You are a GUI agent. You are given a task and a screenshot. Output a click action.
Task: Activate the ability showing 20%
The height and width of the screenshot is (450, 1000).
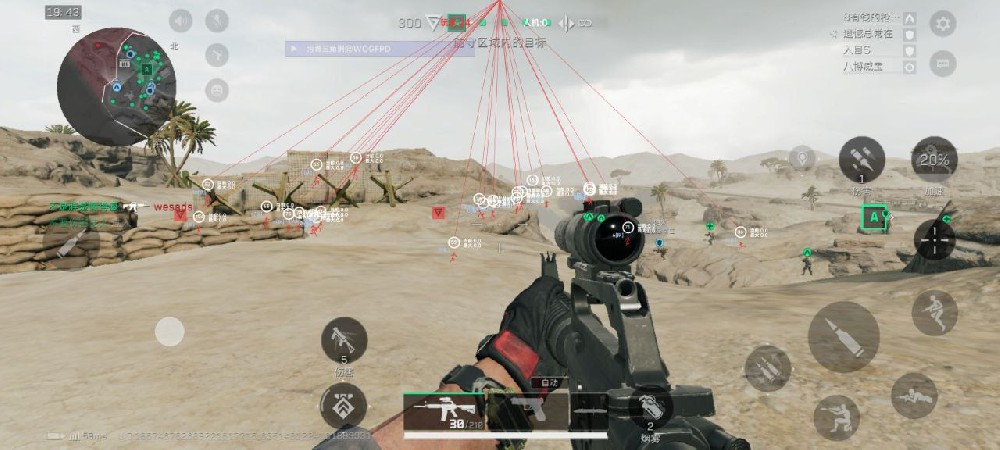(934, 160)
